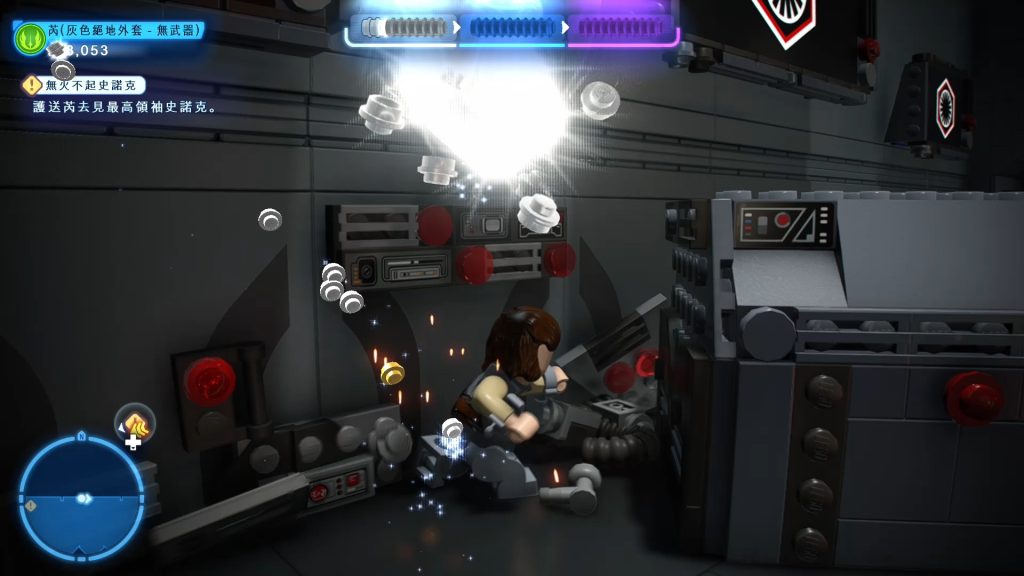This screenshot has height=576, width=1024.
Task: Select the yellow exclamation mission tracker
Action: click(x=33, y=86)
